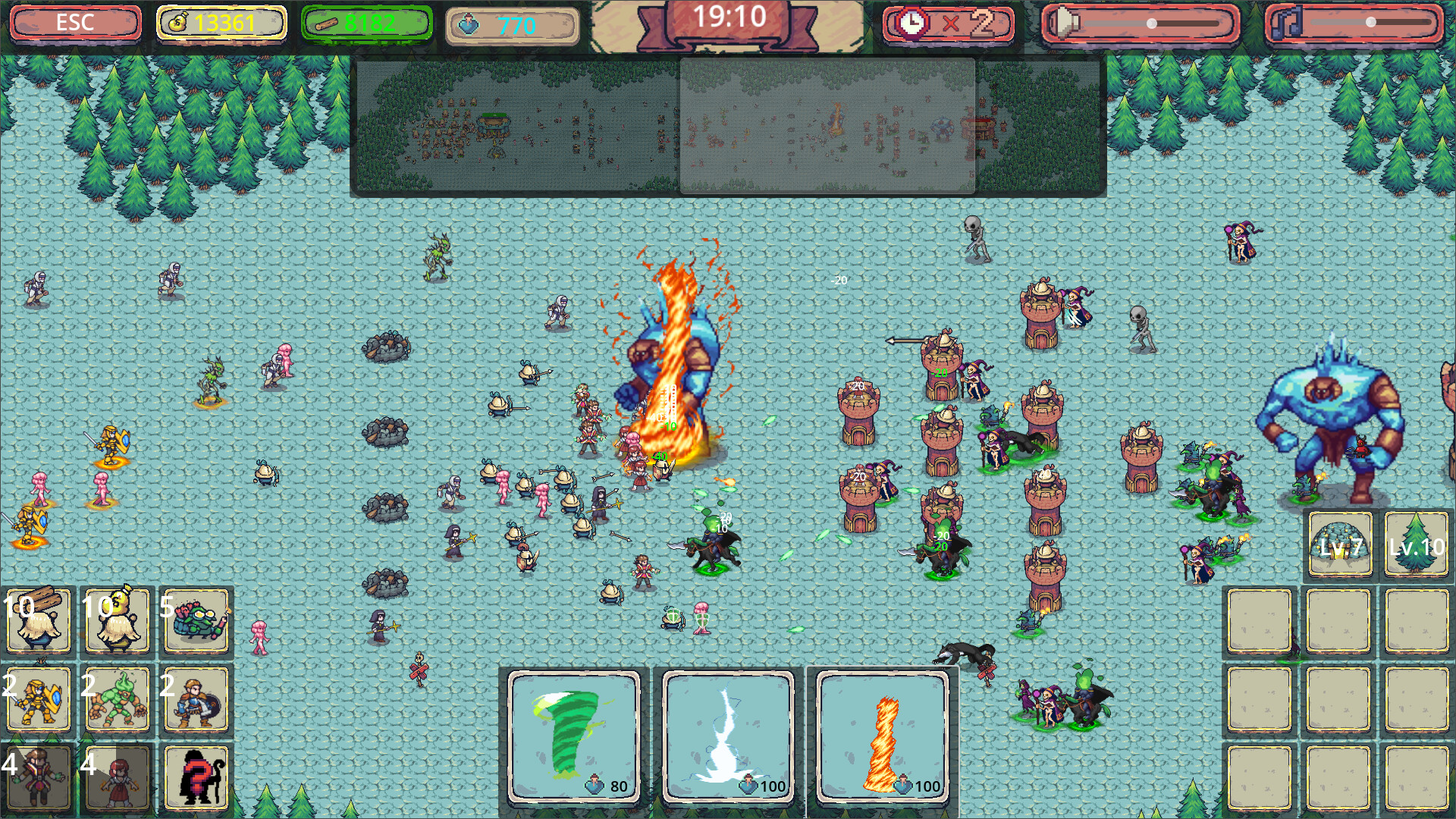Screen dimensions: 1456x819
Task: Select the fire girl unit icon
Action: pos(118,777)
